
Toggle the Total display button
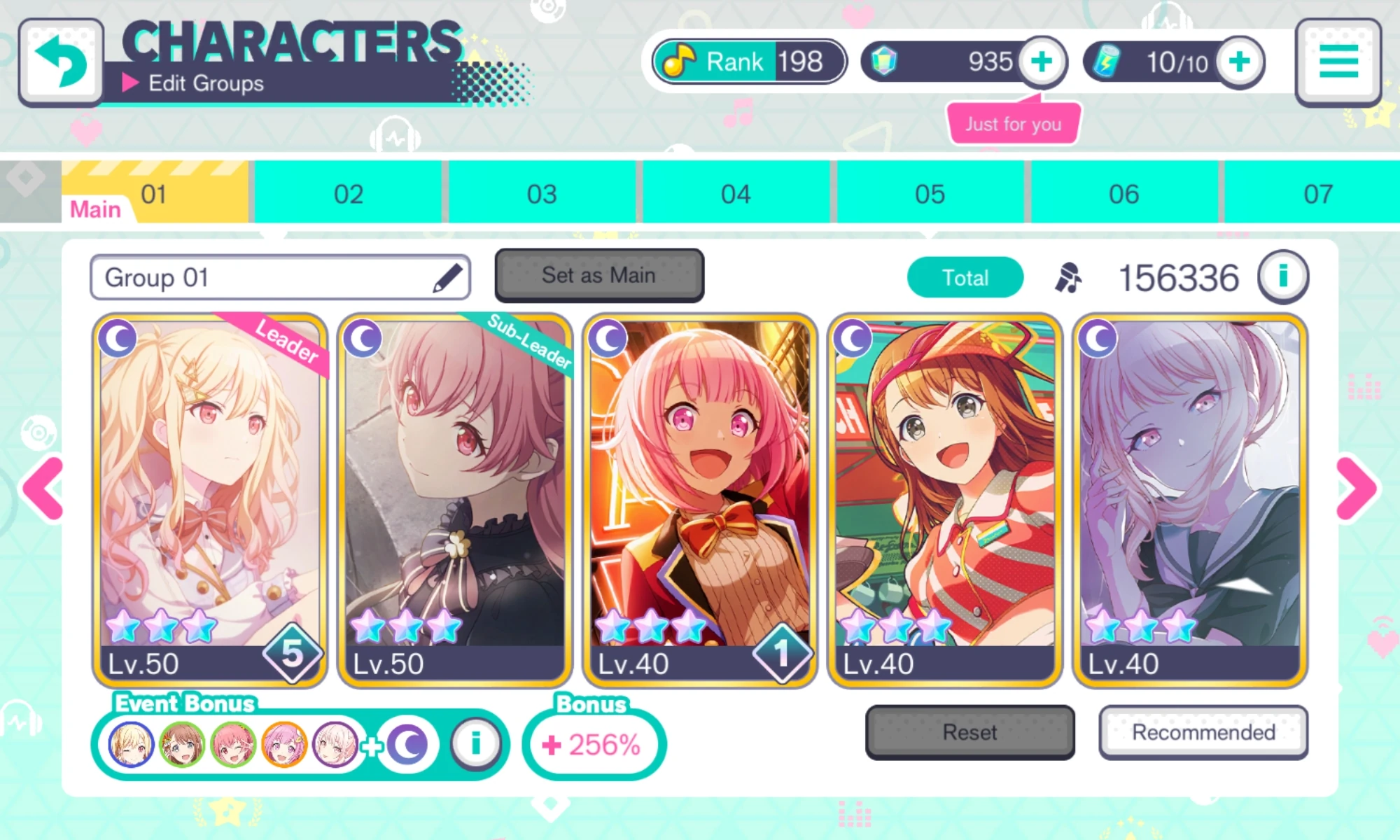[x=965, y=276]
